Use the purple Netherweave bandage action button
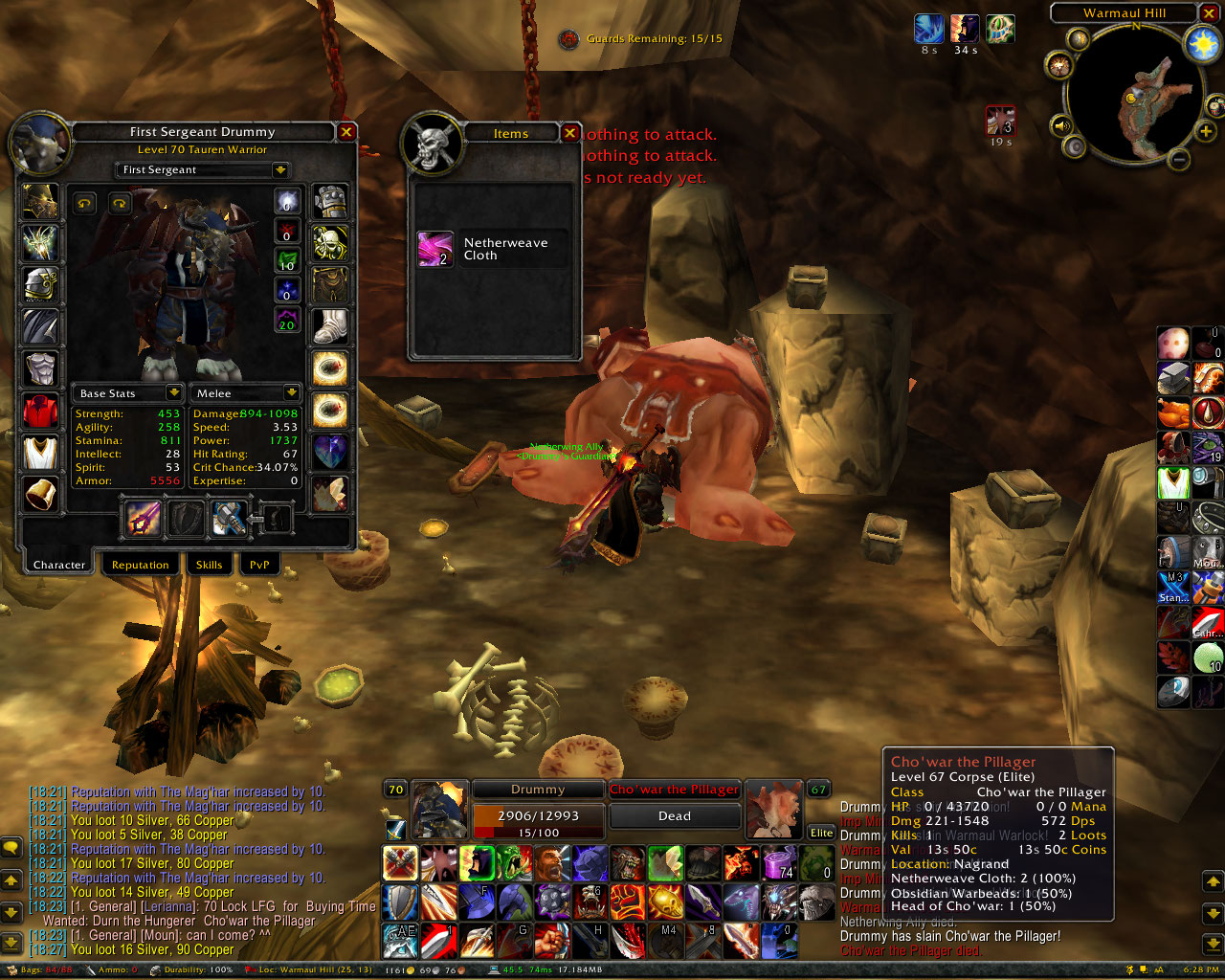The image size is (1225, 980). click(x=779, y=863)
